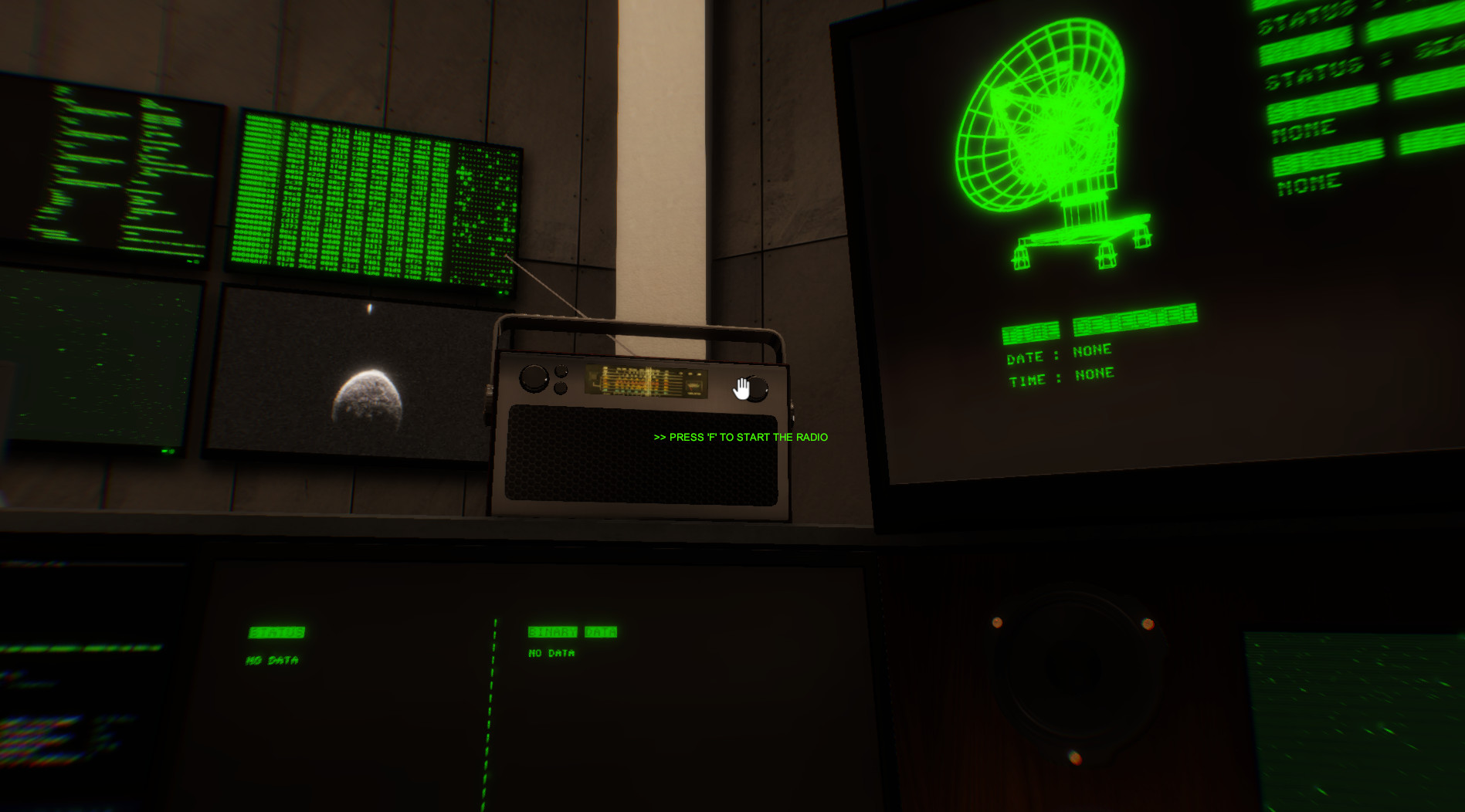This screenshot has width=1465, height=812.
Task: Open the DATE : NONE readout field
Action: (x=1060, y=354)
